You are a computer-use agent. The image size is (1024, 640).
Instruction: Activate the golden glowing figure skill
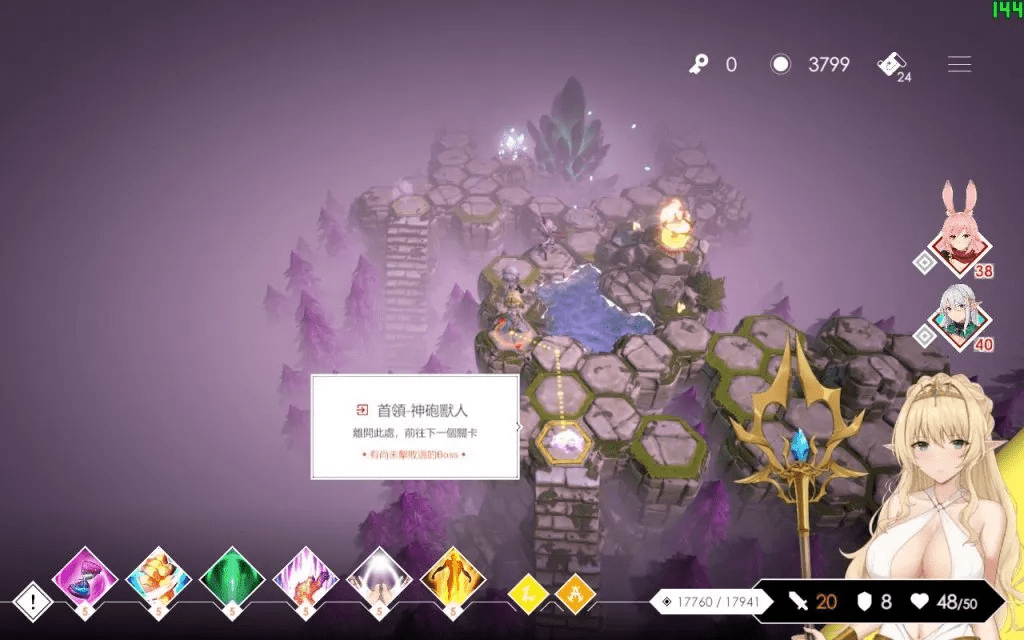point(453,578)
